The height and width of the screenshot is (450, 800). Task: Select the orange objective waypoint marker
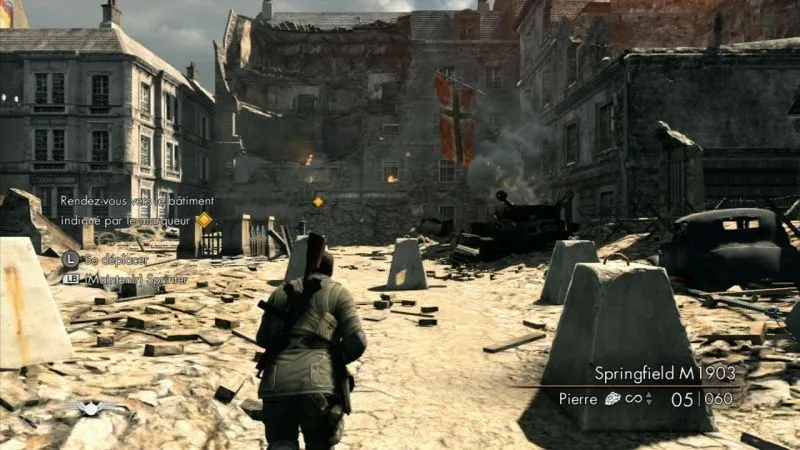[x=318, y=202]
